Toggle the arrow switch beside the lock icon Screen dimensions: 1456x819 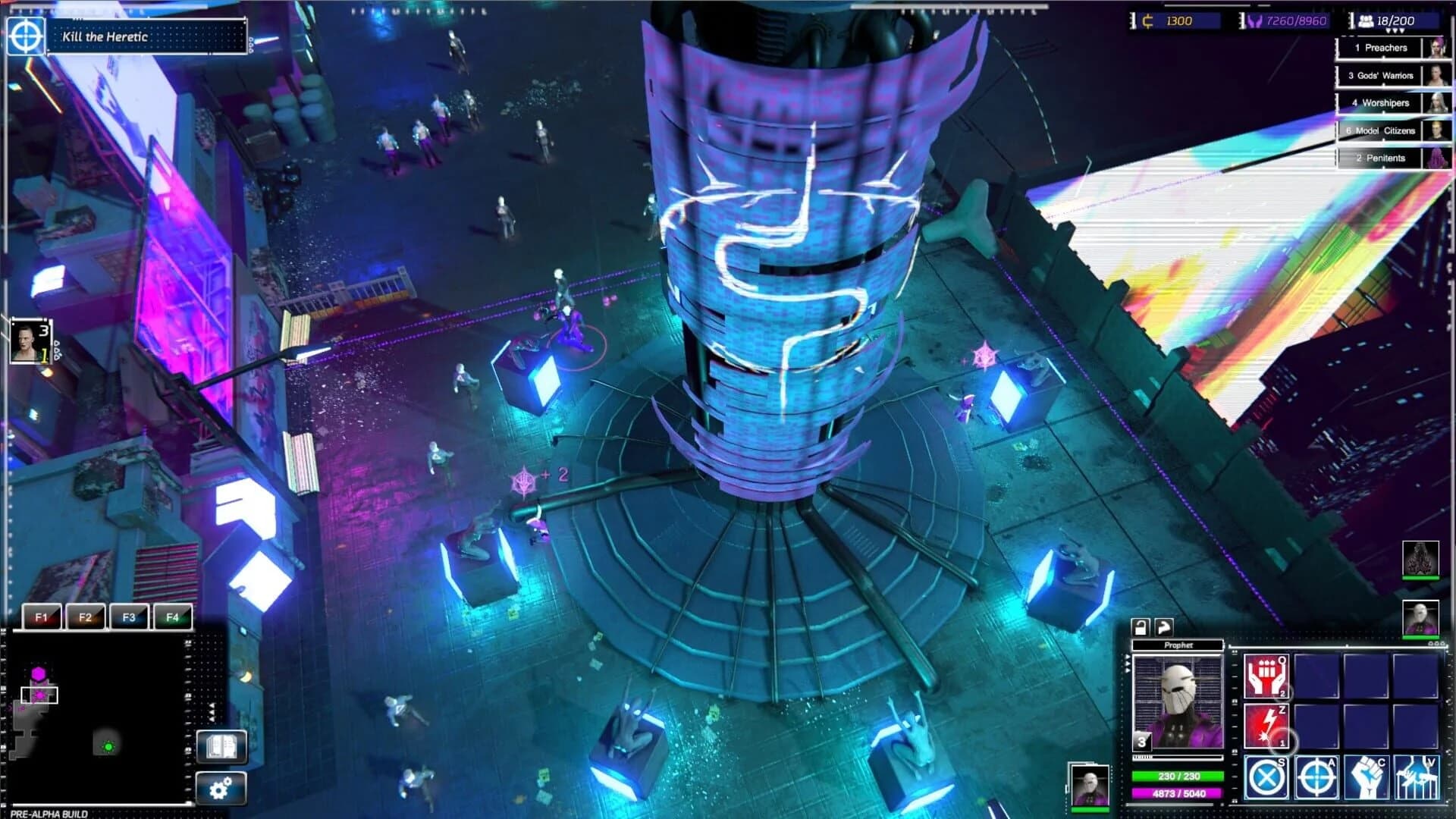coord(1164,627)
